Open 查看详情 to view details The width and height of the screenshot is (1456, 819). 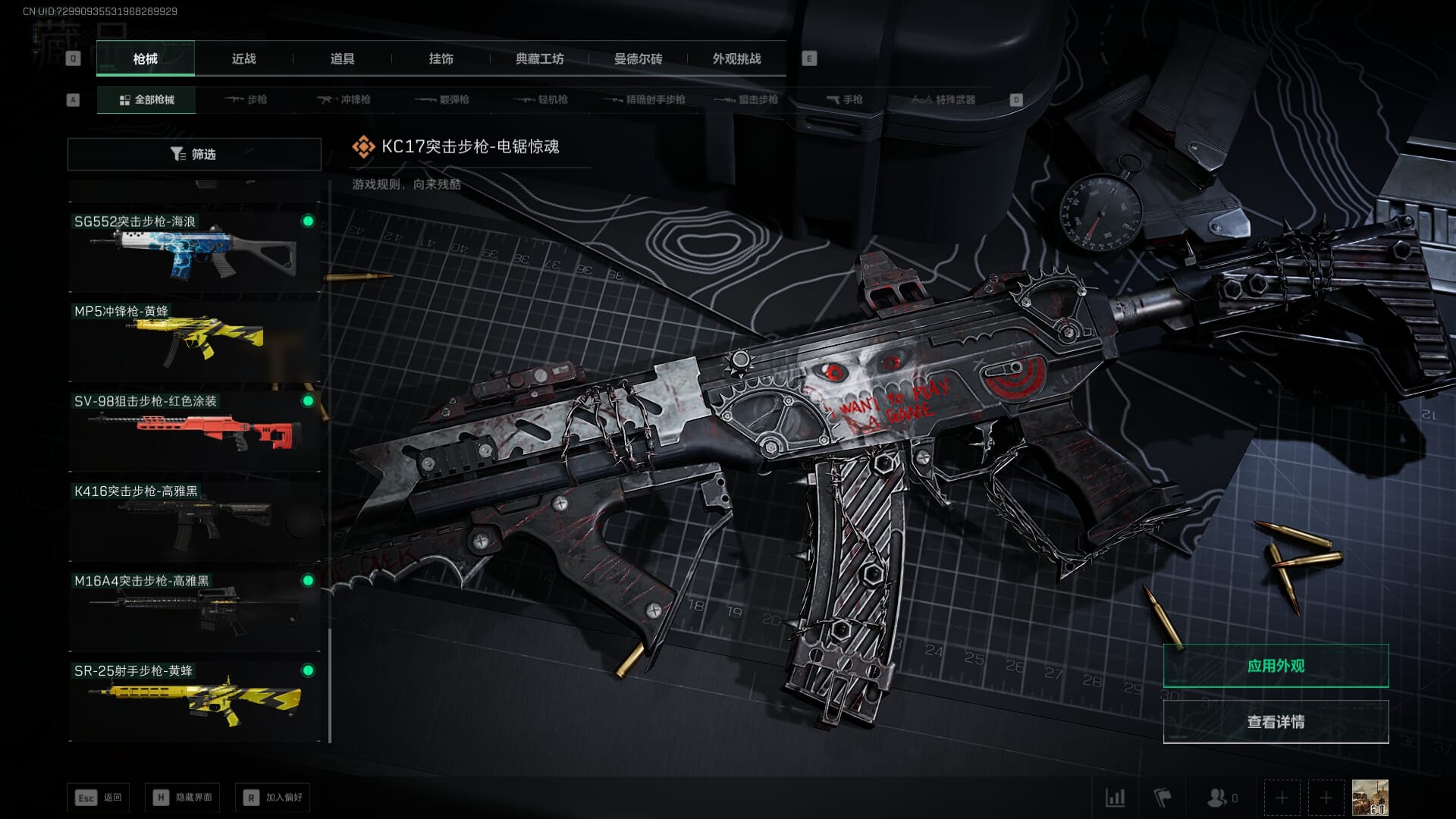(x=1276, y=722)
